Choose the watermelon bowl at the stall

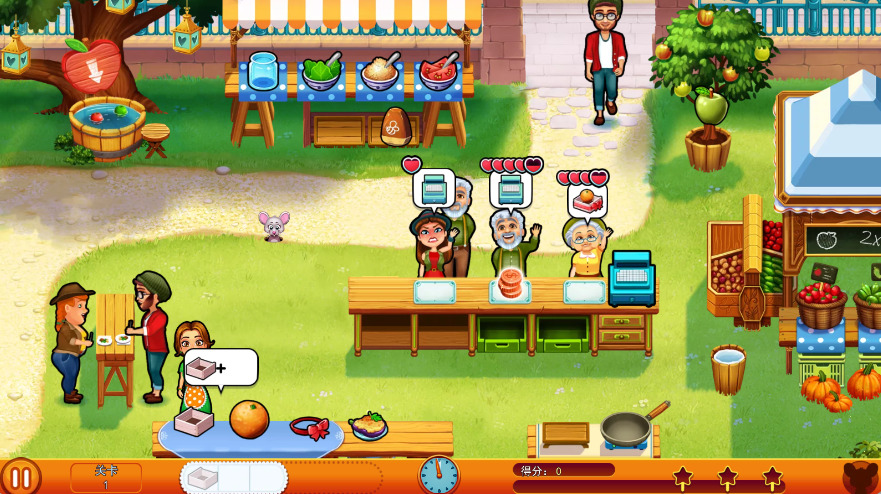click(x=437, y=73)
